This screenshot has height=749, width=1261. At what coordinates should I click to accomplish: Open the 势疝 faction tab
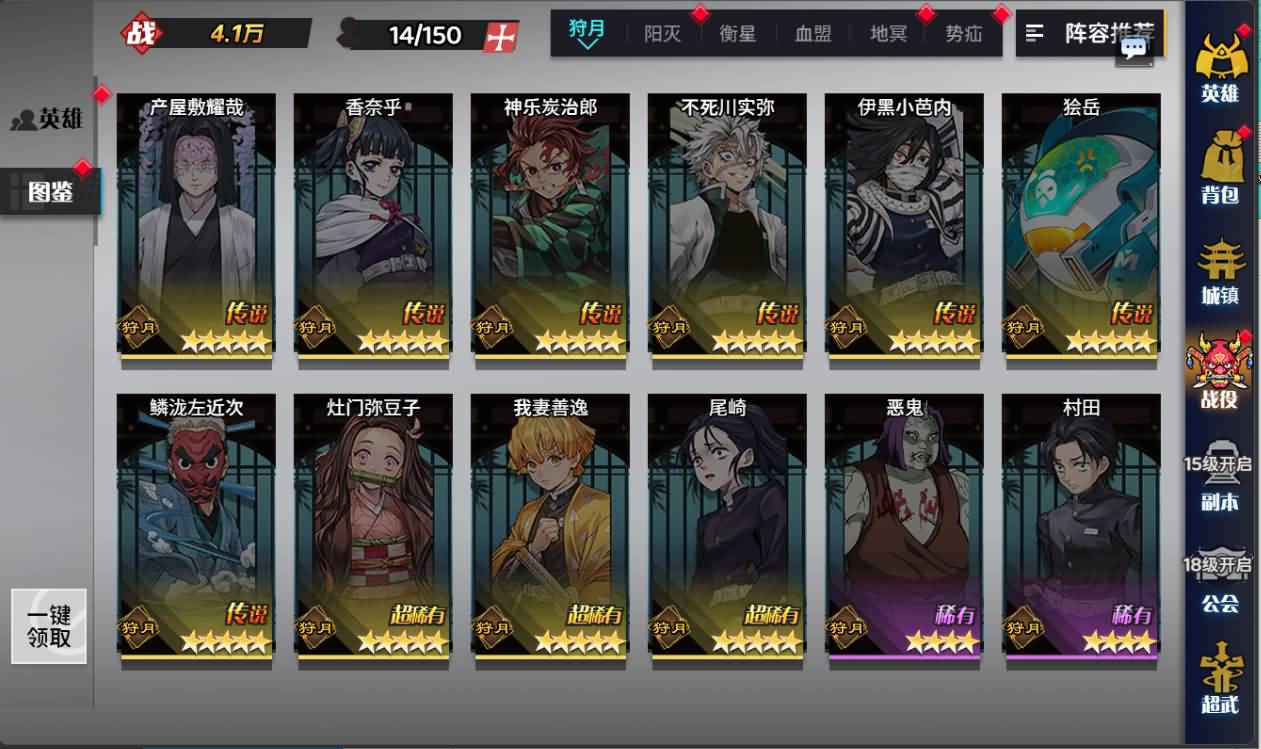(x=964, y=34)
